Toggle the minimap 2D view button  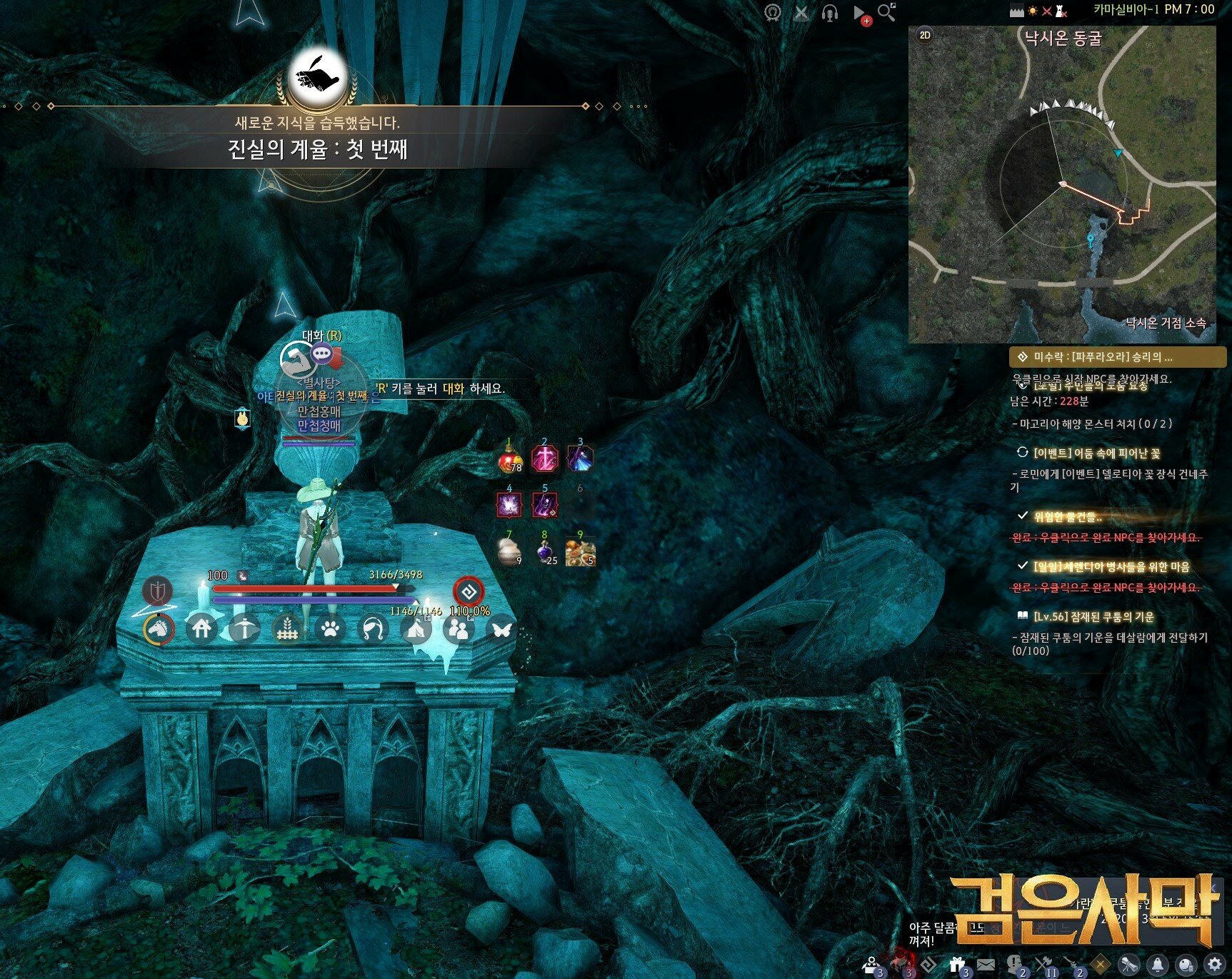pos(925,35)
